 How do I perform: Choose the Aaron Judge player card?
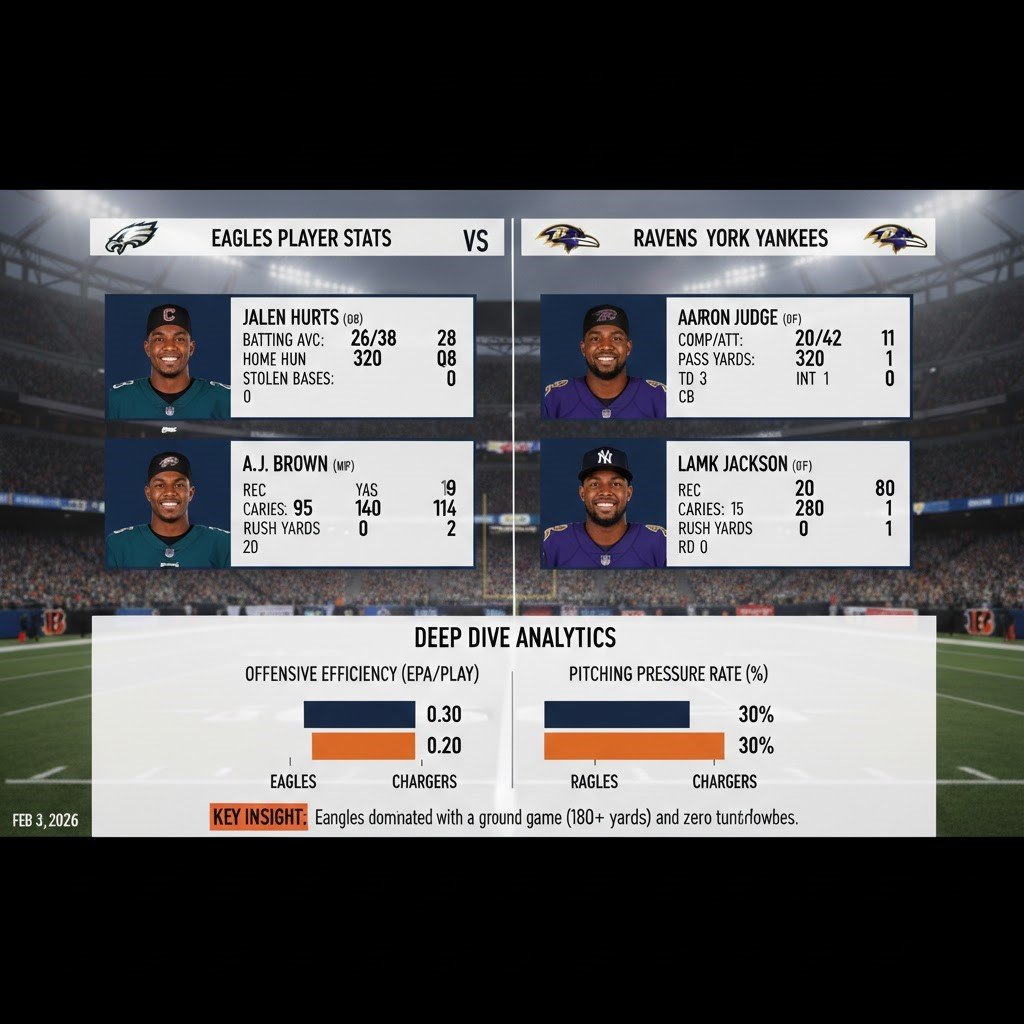pyautogui.click(x=725, y=356)
